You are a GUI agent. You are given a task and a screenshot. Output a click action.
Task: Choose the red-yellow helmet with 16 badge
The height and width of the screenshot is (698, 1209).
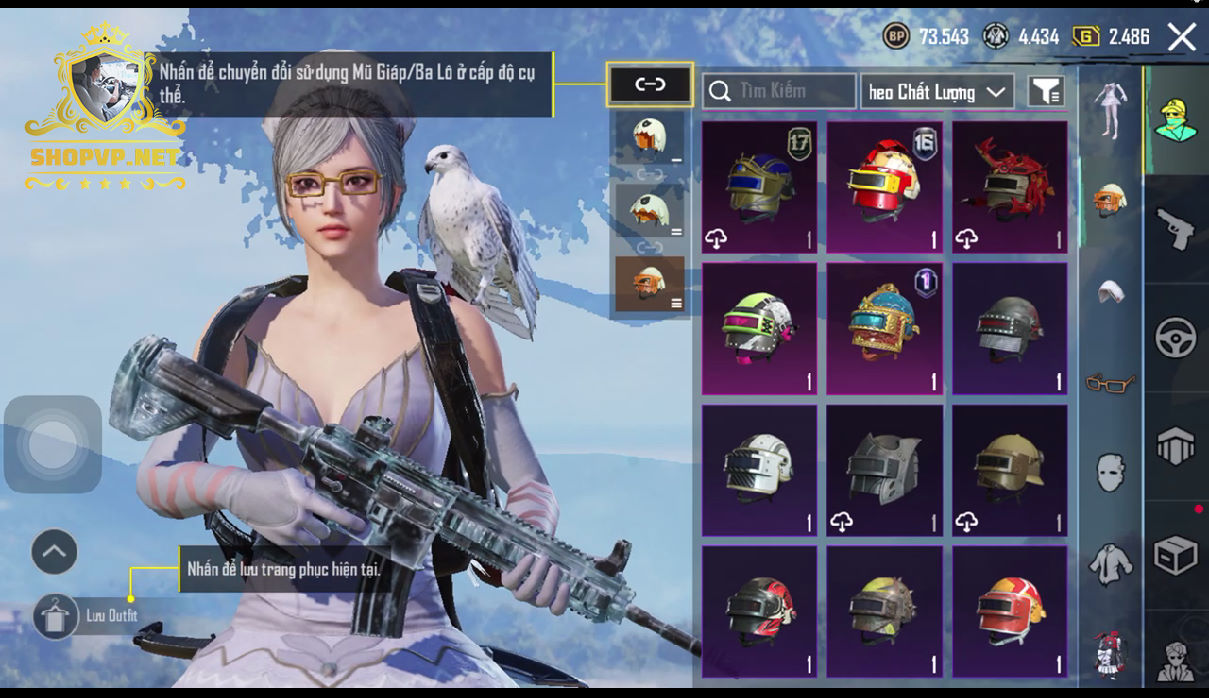coord(885,187)
